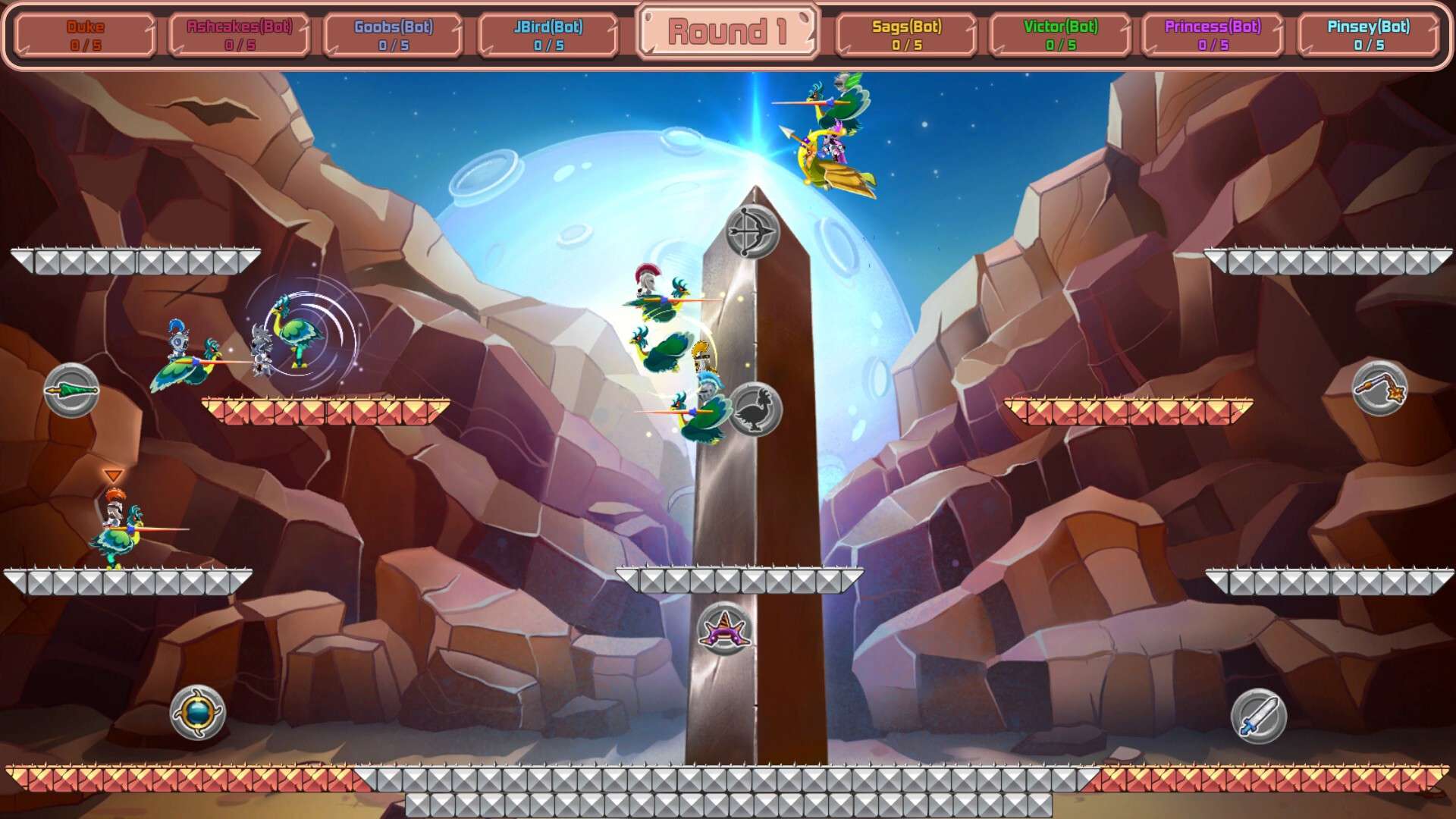Choose the Goobs(Bot) scoreboard entry
This screenshot has width=1456, height=819.
click(394, 36)
